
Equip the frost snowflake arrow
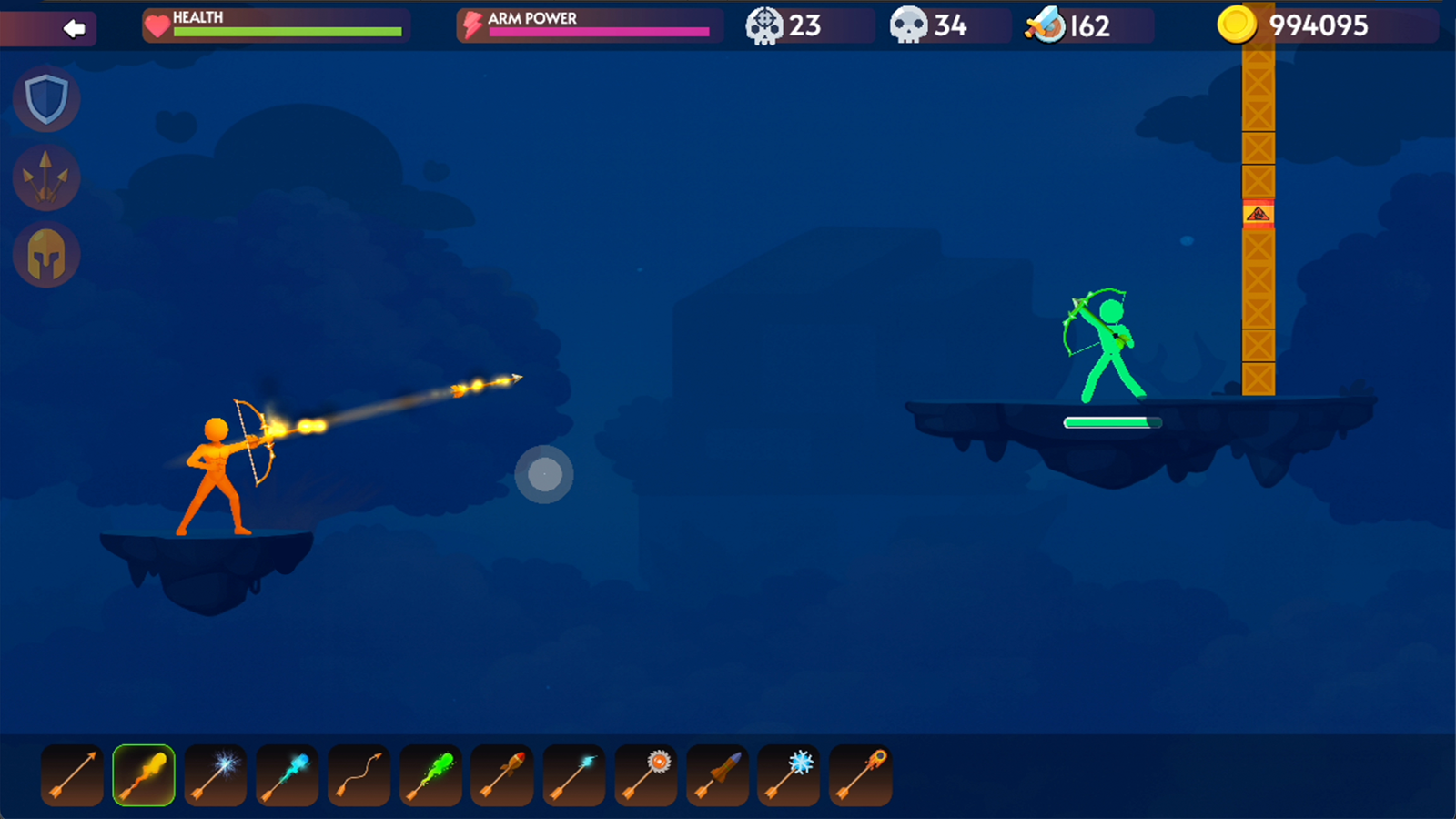point(787,775)
